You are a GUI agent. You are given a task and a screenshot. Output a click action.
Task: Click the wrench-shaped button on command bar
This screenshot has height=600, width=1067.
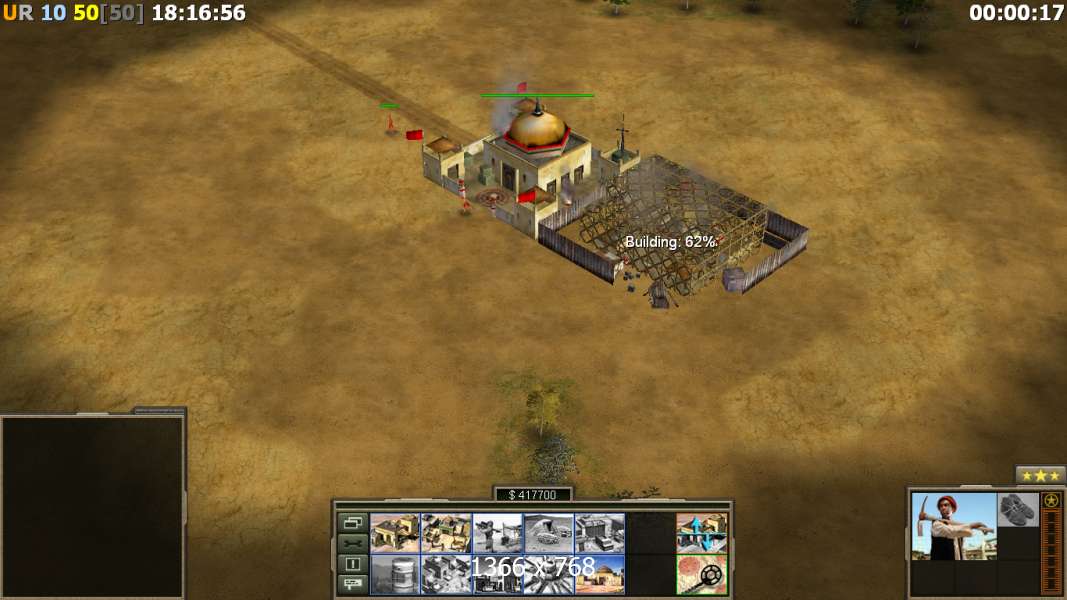point(352,543)
